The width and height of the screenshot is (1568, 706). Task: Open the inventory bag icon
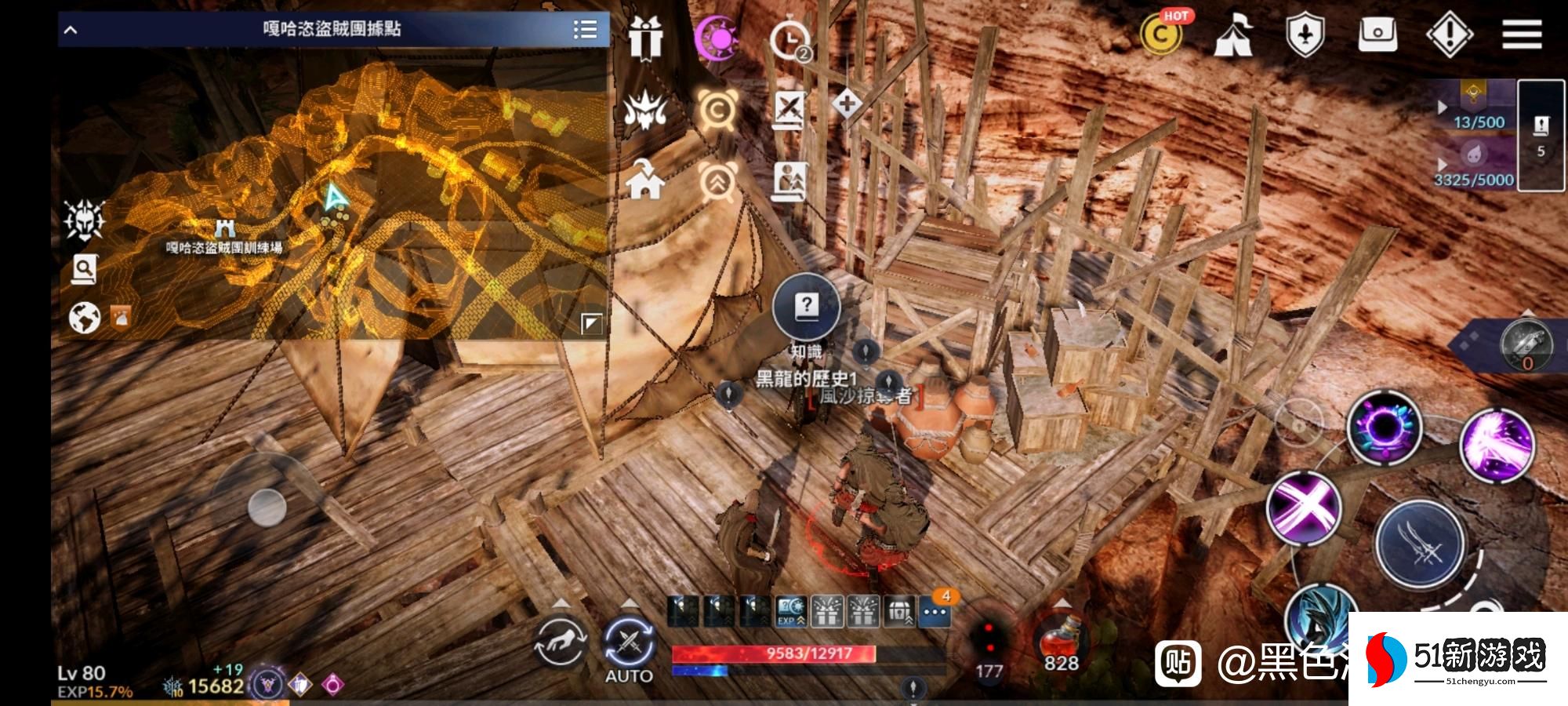1377,35
